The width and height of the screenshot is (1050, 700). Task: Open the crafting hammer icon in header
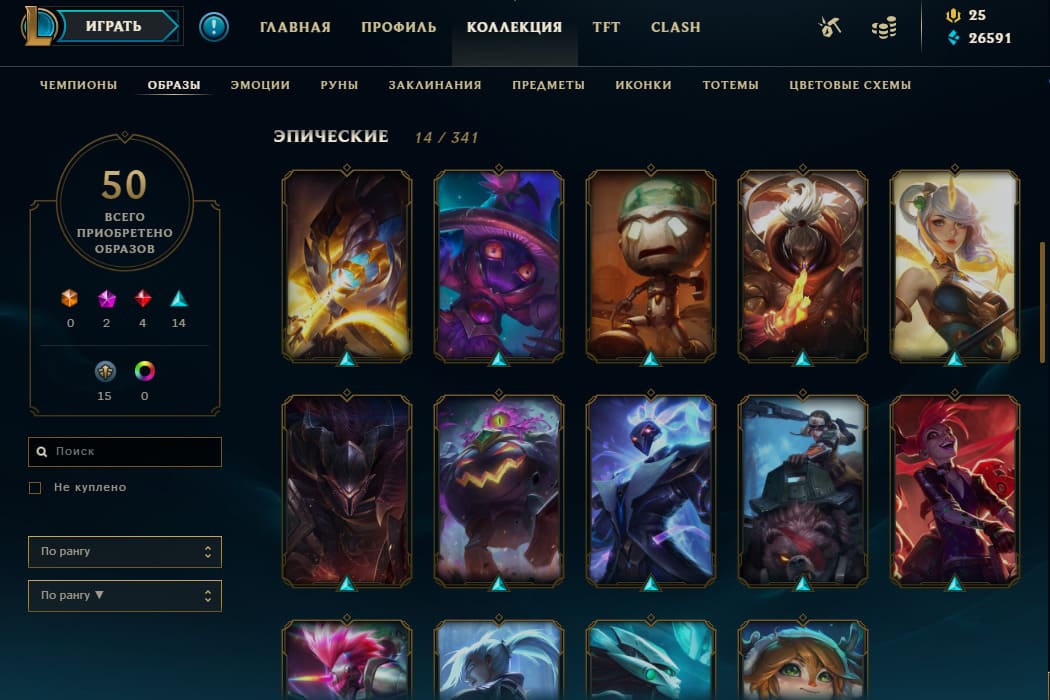pyautogui.click(x=829, y=28)
